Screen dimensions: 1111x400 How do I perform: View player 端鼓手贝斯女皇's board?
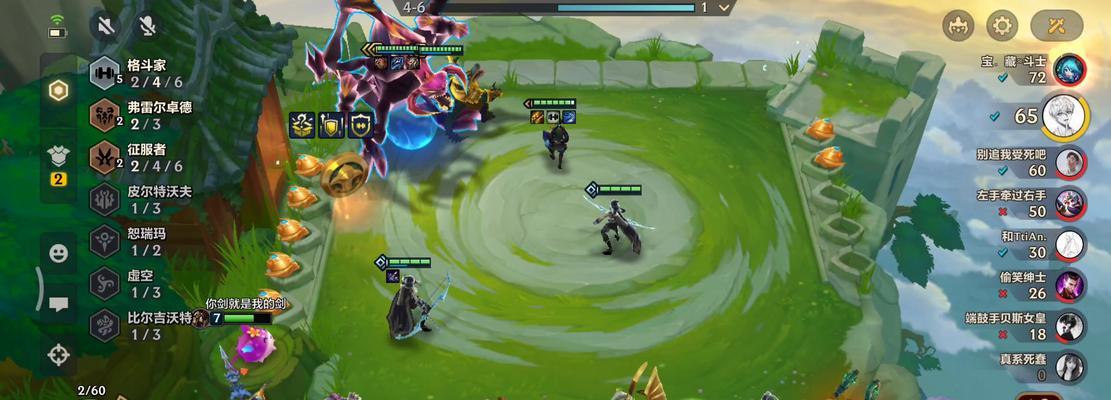coord(1070,326)
